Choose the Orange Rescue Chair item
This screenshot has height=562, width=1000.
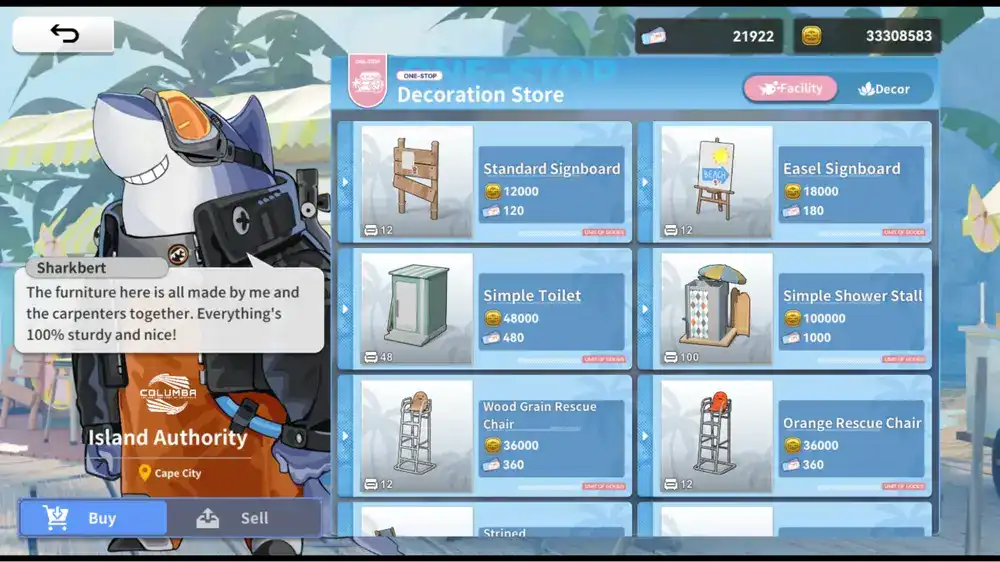coord(785,436)
